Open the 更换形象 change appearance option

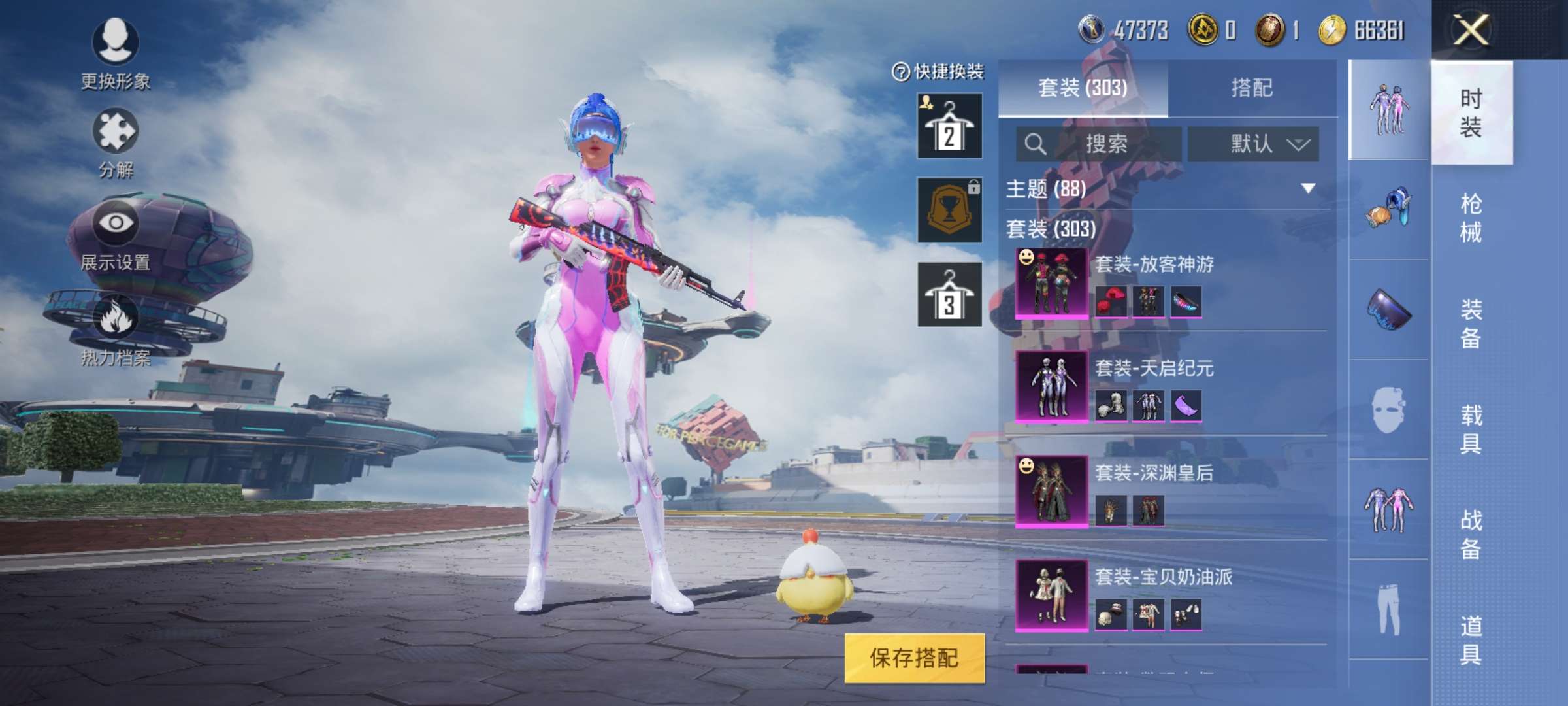tap(116, 54)
